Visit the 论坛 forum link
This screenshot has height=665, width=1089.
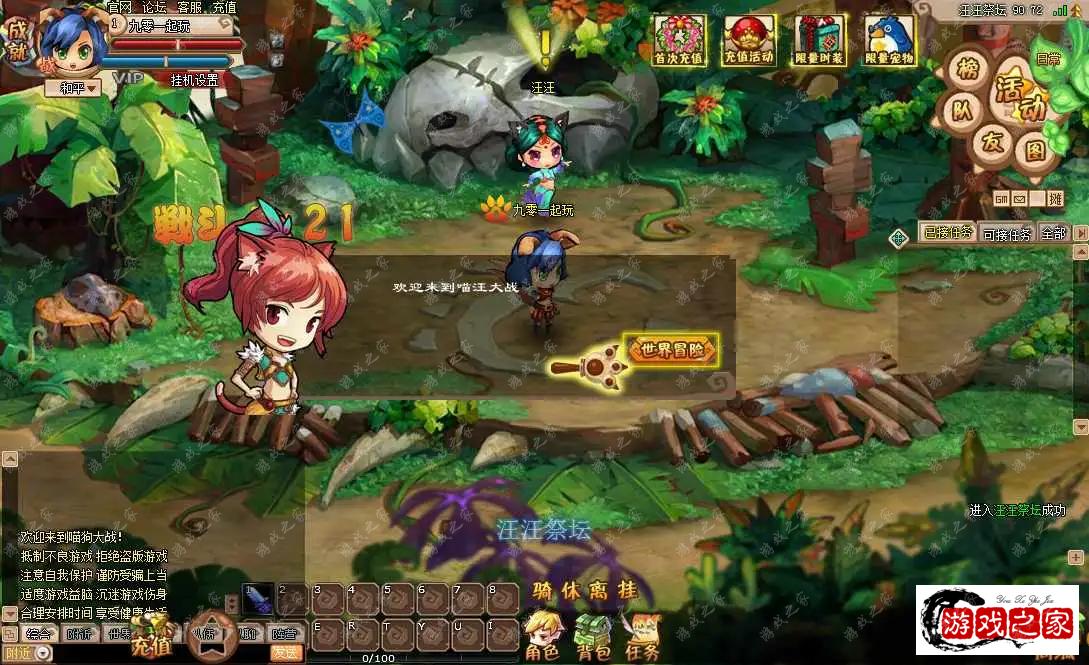pos(154,7)
